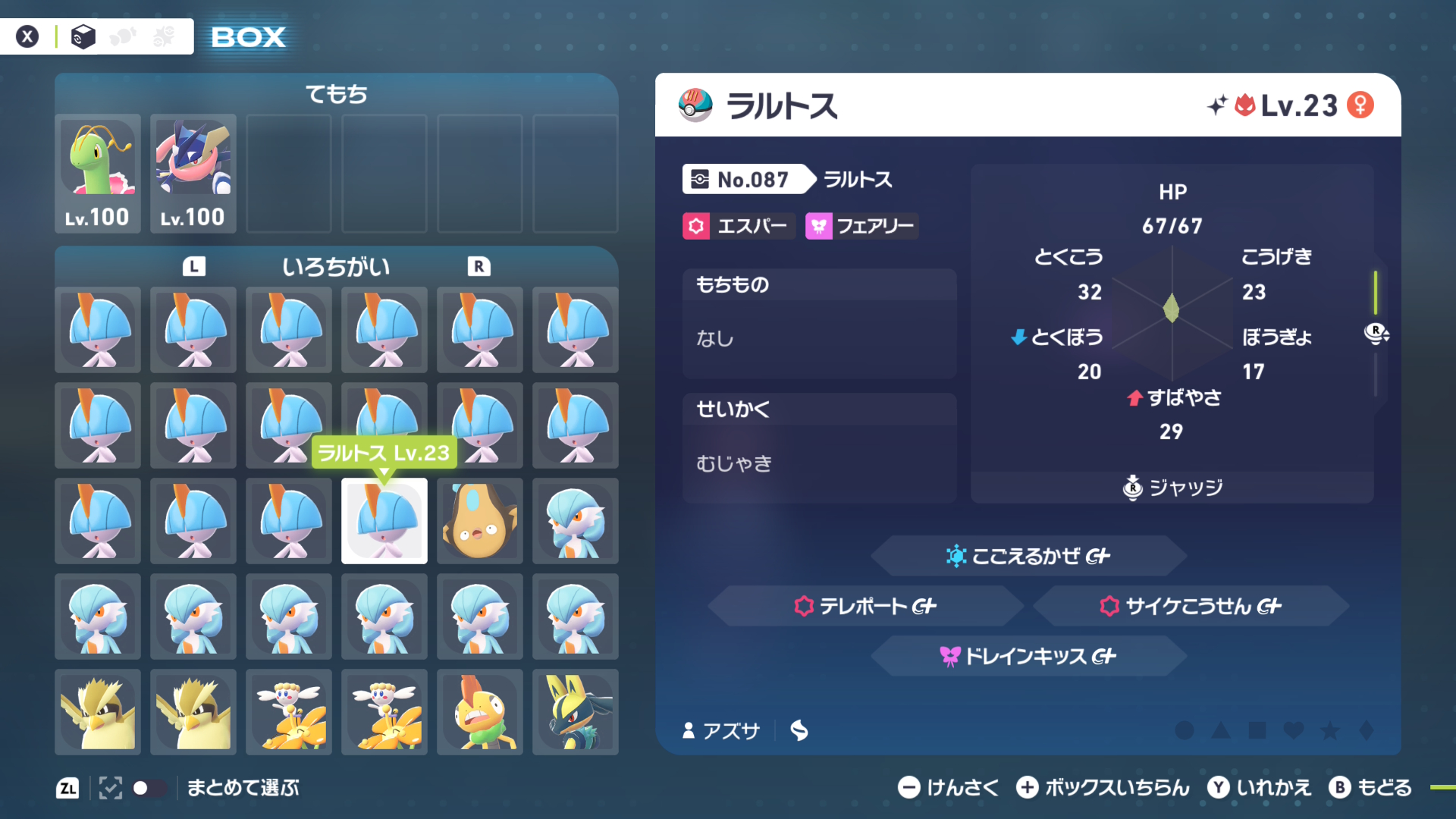Open the もちもの held item panel
Screen dimensions: 1456x819
819,324
